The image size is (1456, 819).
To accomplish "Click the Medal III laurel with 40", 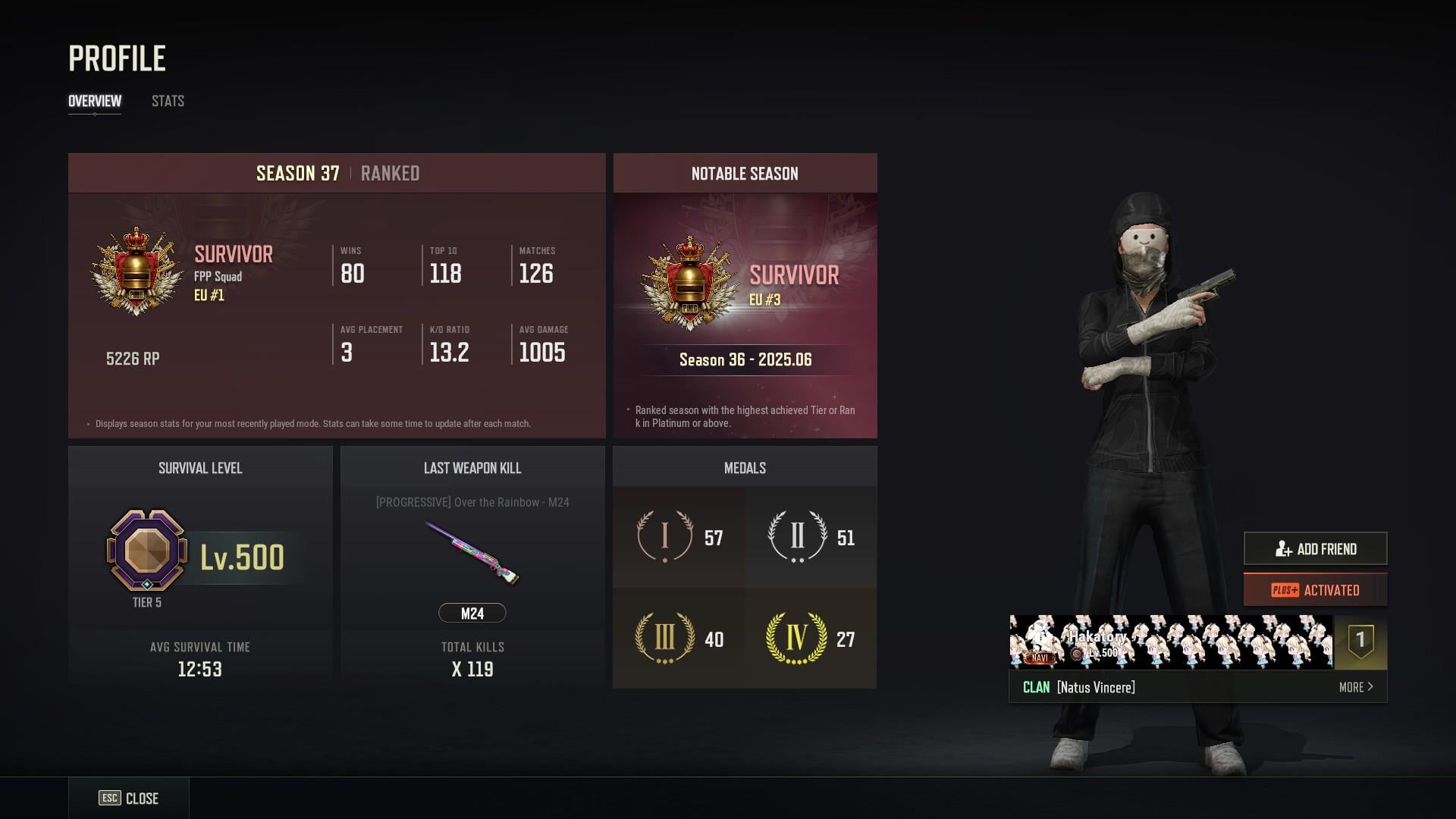I will tap(664, 639).
